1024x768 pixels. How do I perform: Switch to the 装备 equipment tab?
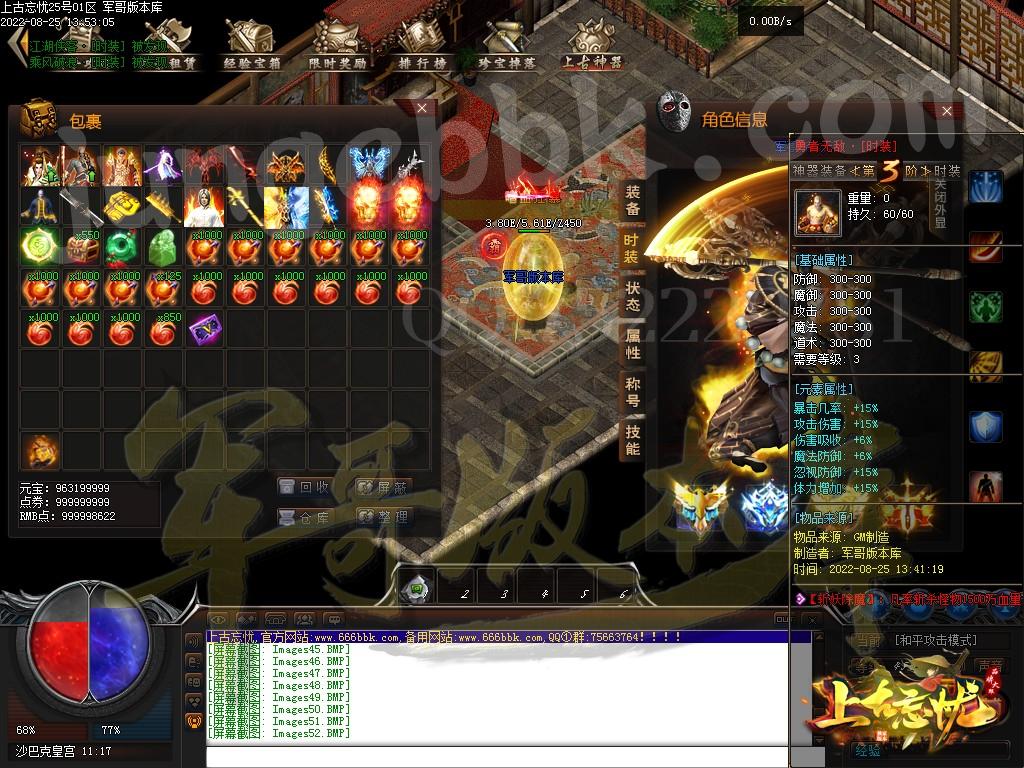pyautogui.click(x=632, y=200)
